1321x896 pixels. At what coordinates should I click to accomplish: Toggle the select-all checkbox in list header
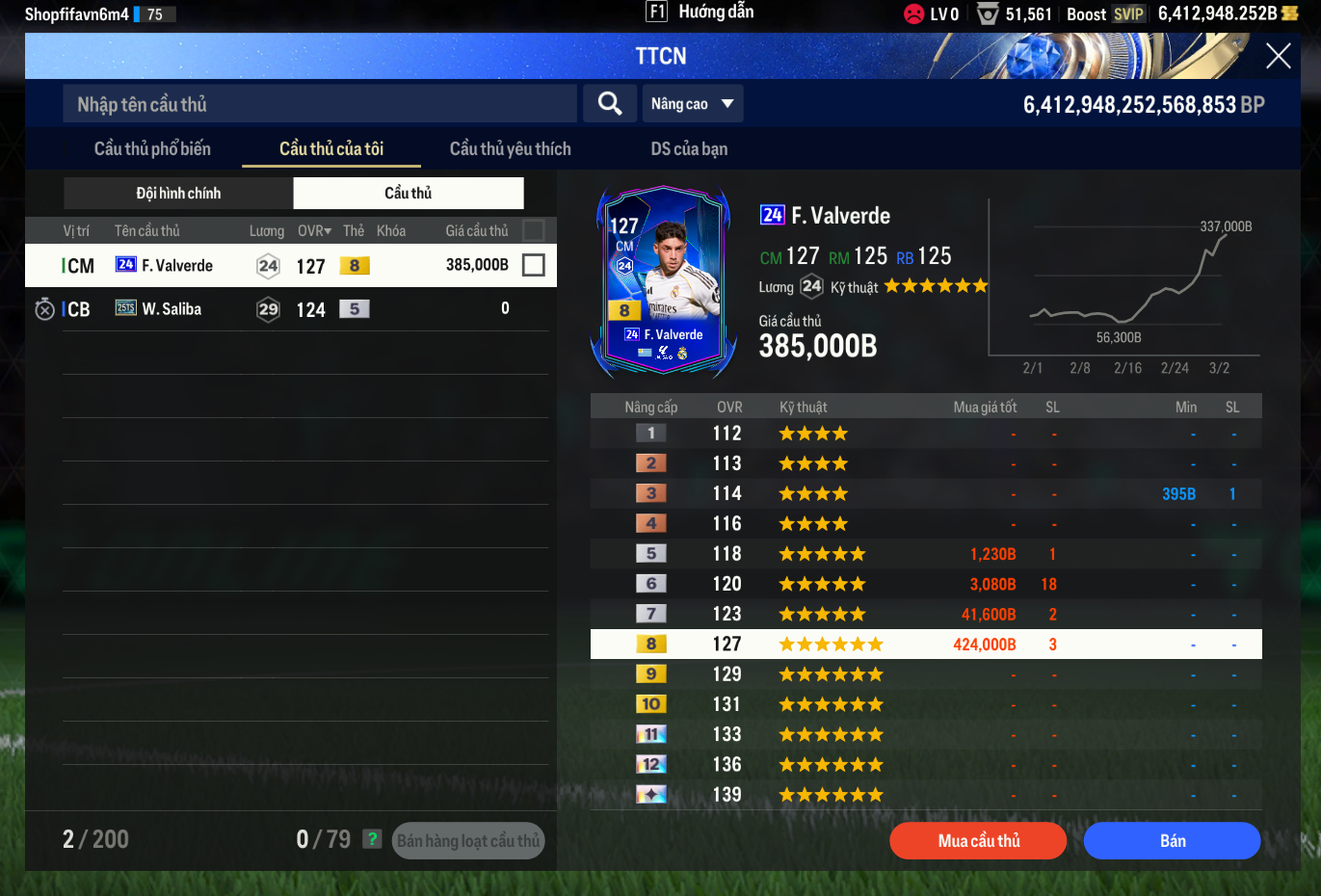(x=533, y=230)
